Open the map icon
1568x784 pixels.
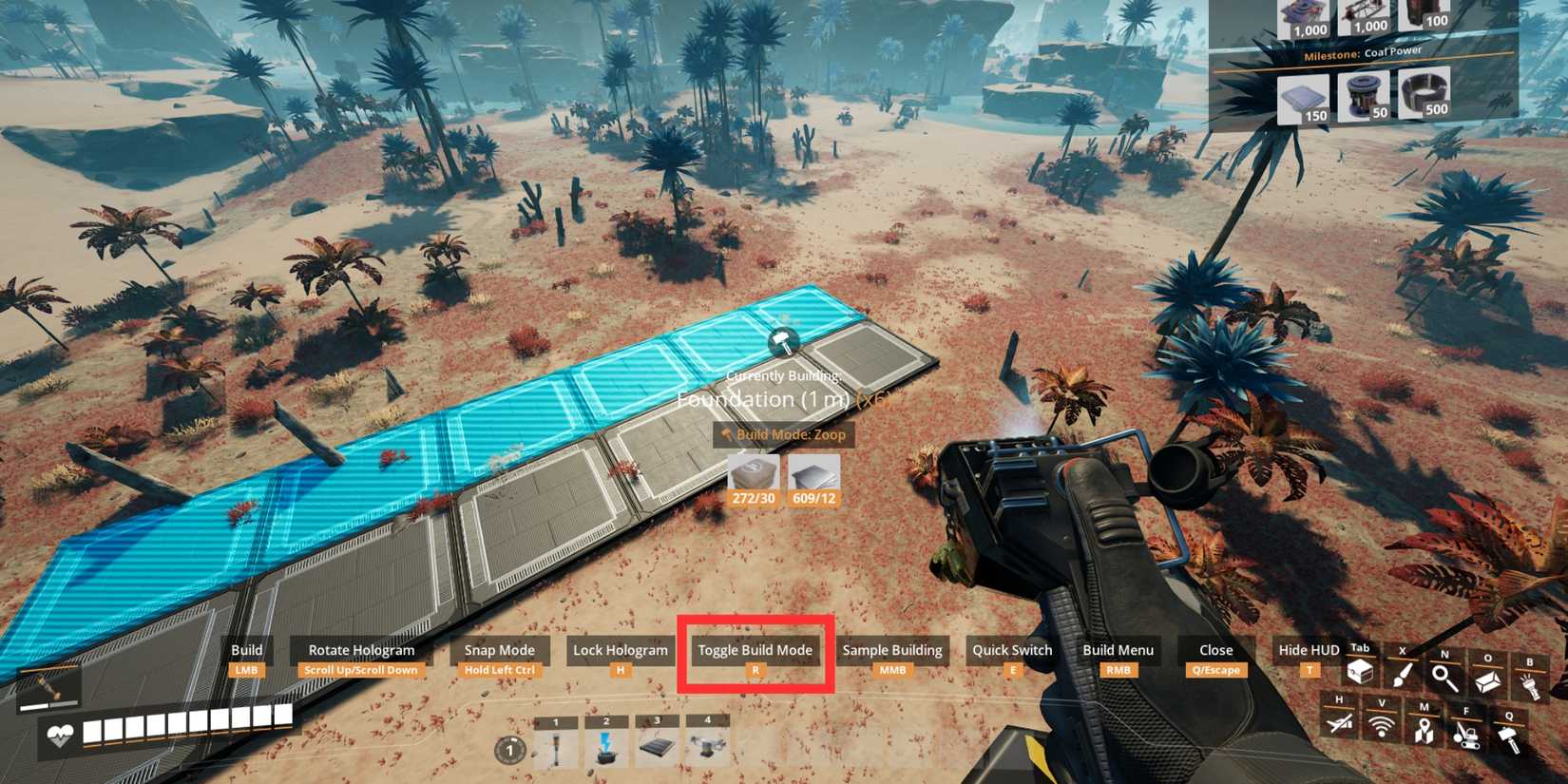[1424, 732]
